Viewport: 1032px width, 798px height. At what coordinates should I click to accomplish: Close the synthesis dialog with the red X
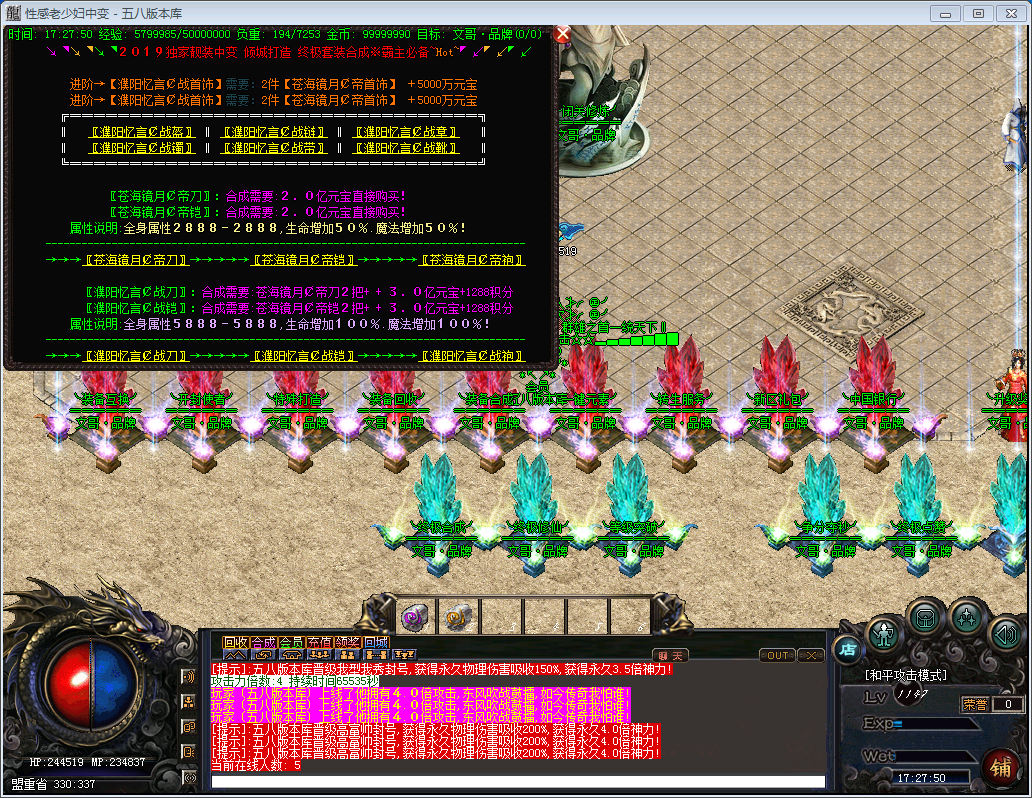(562, 34)
